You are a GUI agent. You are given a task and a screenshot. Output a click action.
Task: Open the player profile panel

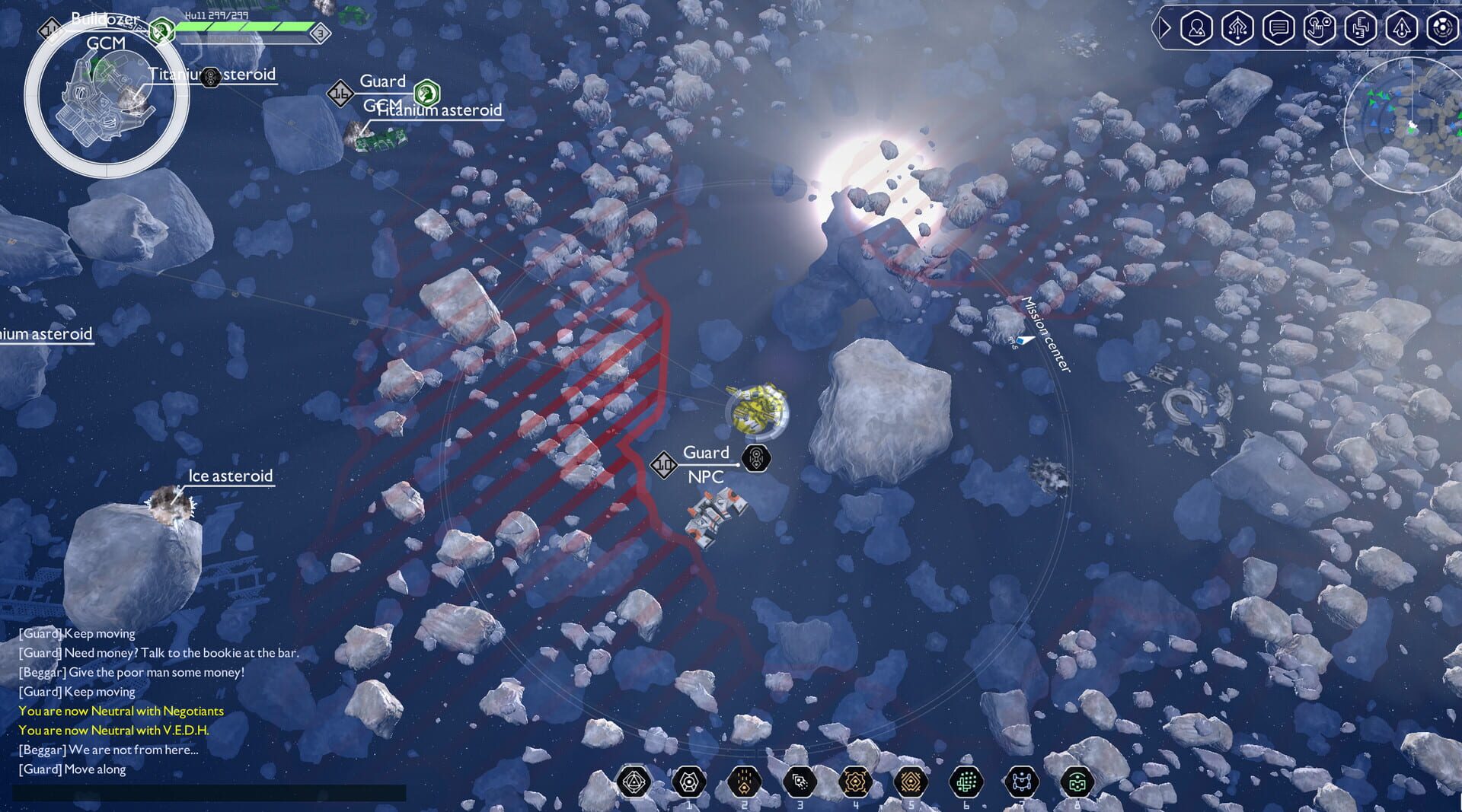tap(1195, 28)
